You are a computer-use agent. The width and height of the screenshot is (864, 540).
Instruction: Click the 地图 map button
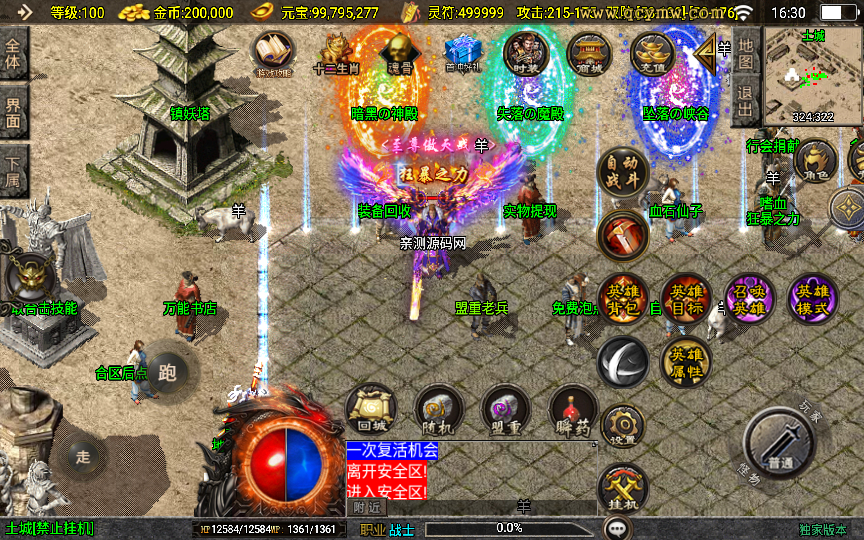(745, 48)
